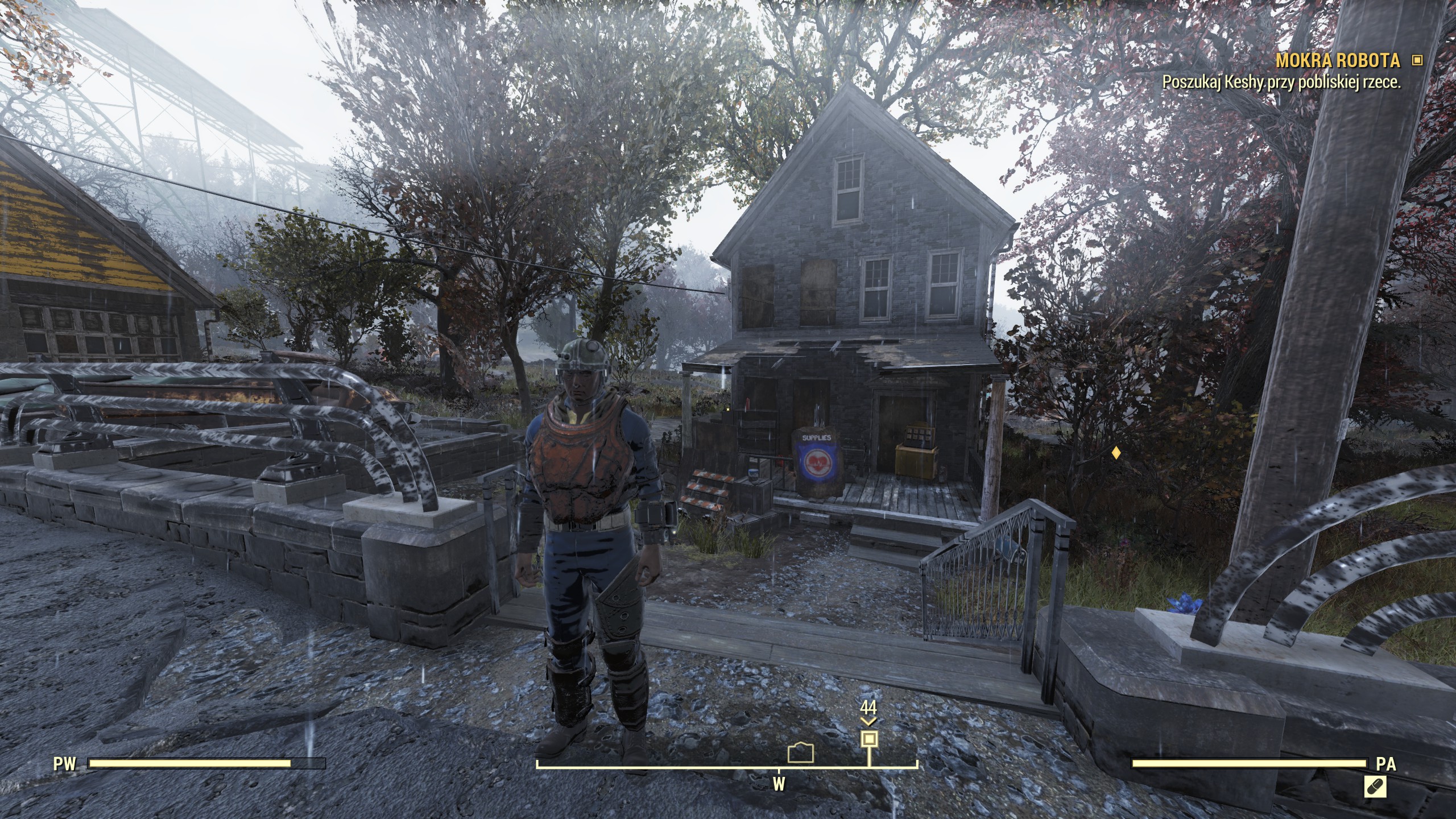Use the pill icon under the PA bar
This screenshot has height=819, width=1456.
pos(1374,788)
